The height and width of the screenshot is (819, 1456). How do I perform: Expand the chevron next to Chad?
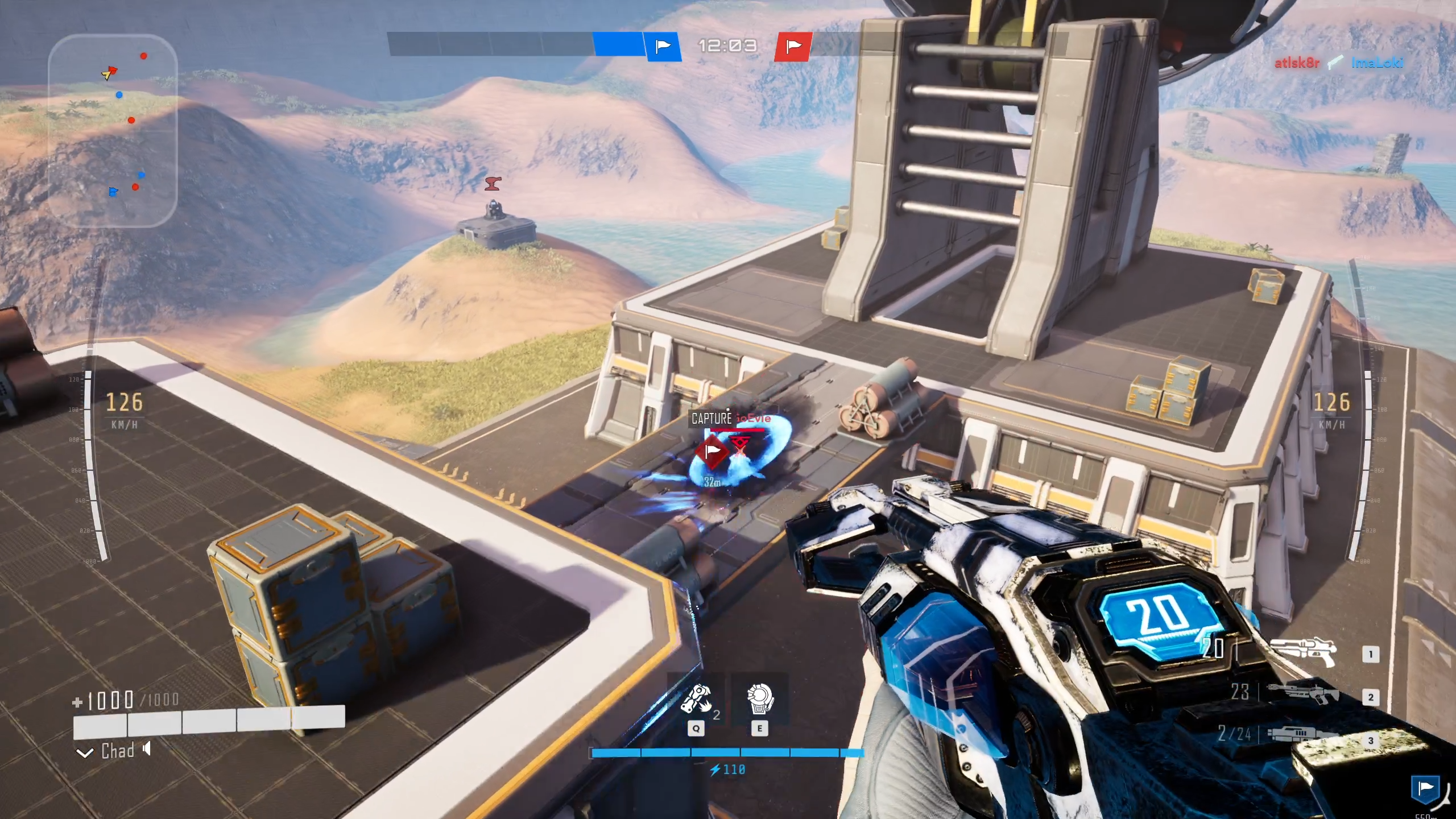point(85,754)
